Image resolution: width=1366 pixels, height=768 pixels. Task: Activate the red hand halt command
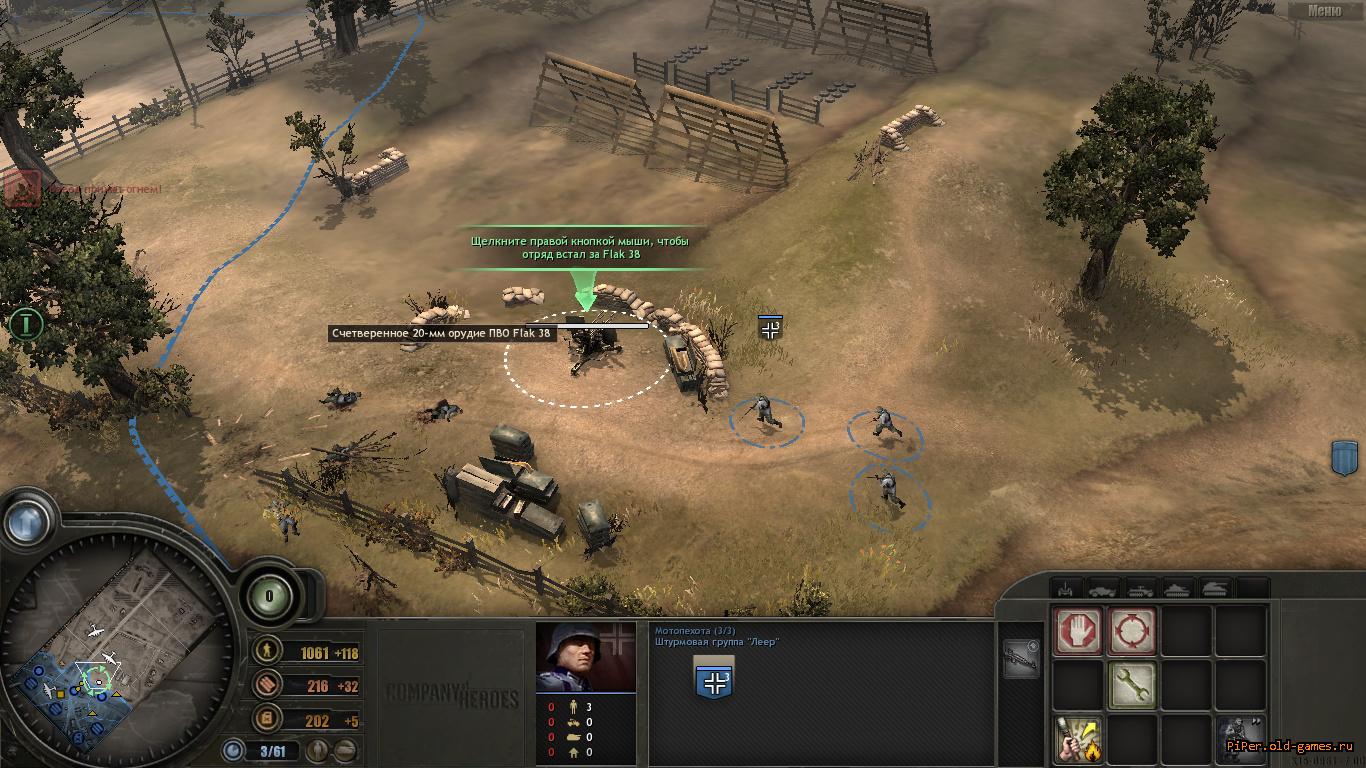pyautogui.click(x=1078, y=631)
